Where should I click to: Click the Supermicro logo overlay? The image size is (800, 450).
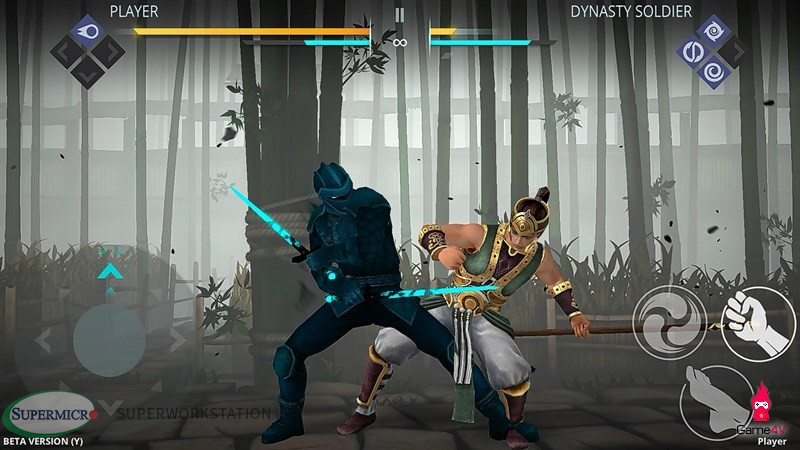coord(50,412)
